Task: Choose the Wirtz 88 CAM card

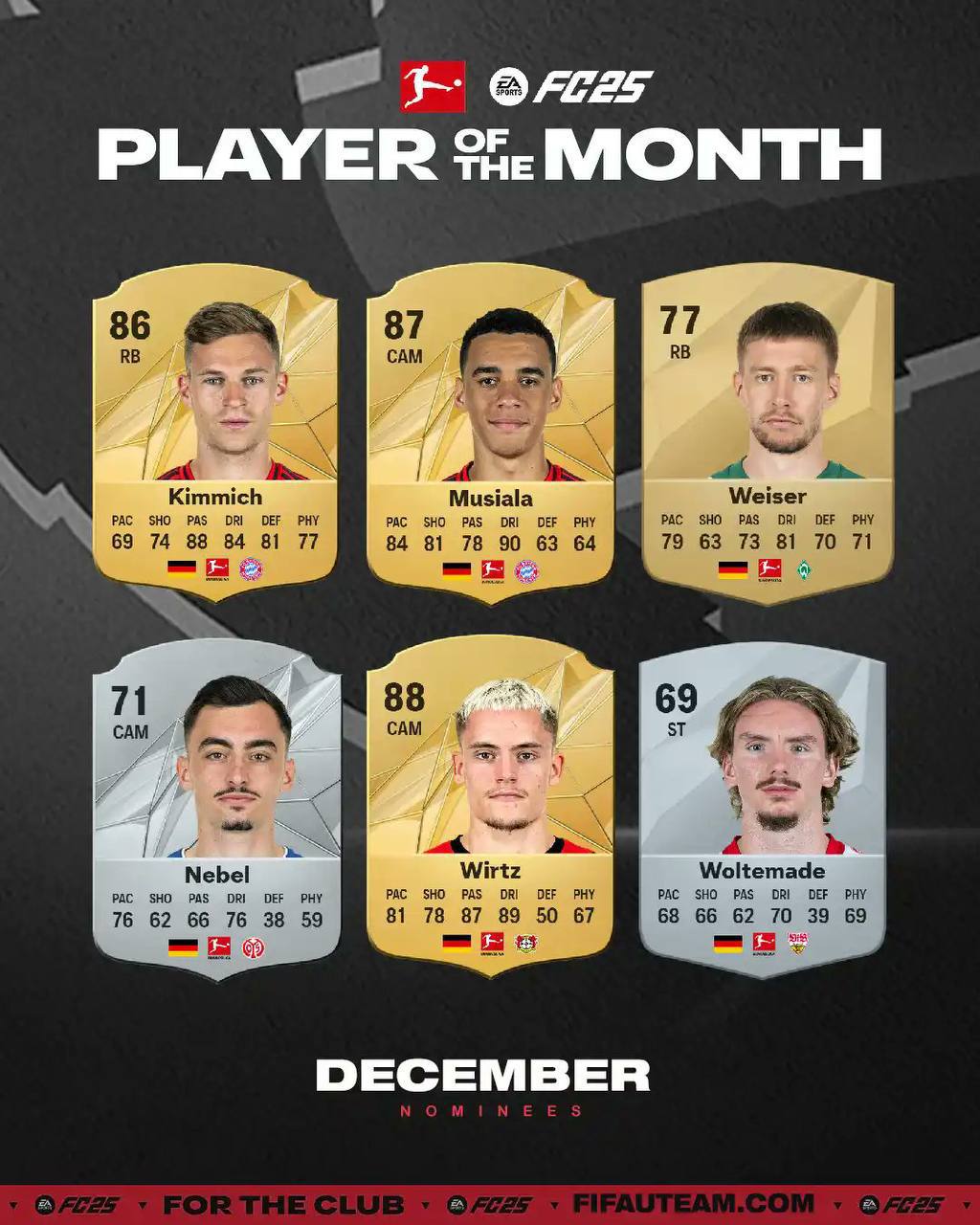Action: click(x=489, y=806)
